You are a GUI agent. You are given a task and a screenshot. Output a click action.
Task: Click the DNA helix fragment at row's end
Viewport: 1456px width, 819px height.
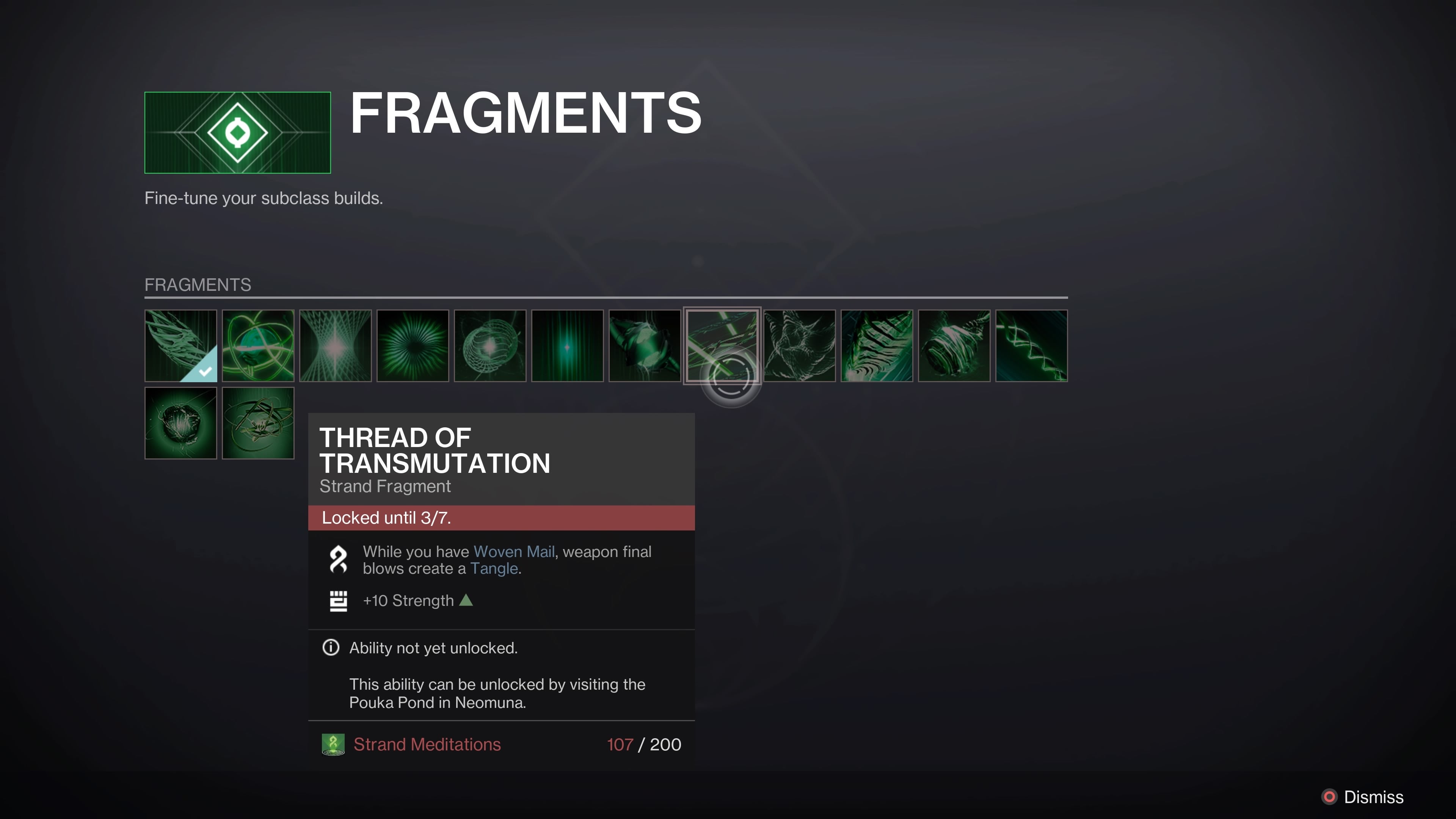coord(1031,345)
